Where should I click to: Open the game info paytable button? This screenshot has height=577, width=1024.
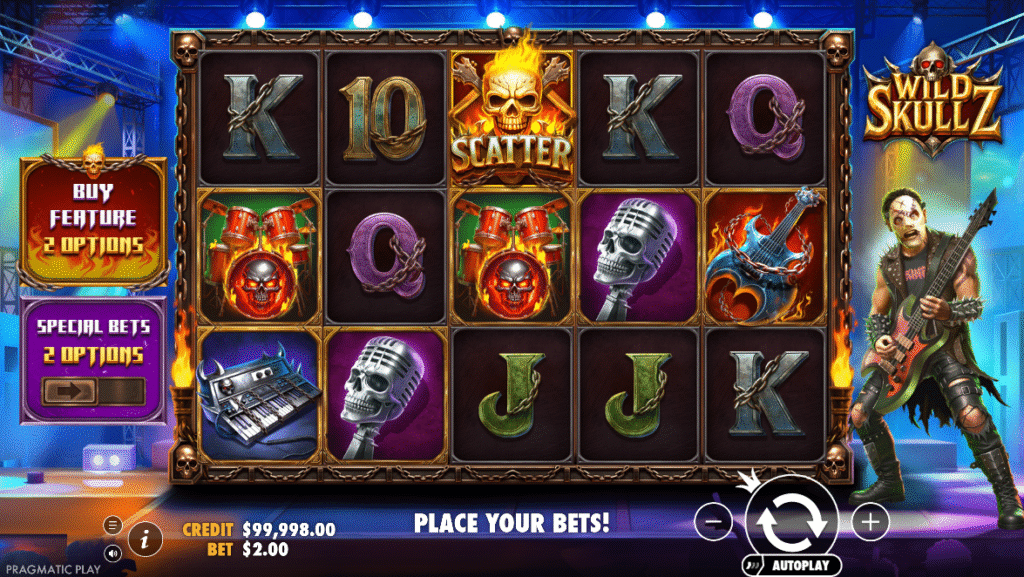click(x=146, y=538)
